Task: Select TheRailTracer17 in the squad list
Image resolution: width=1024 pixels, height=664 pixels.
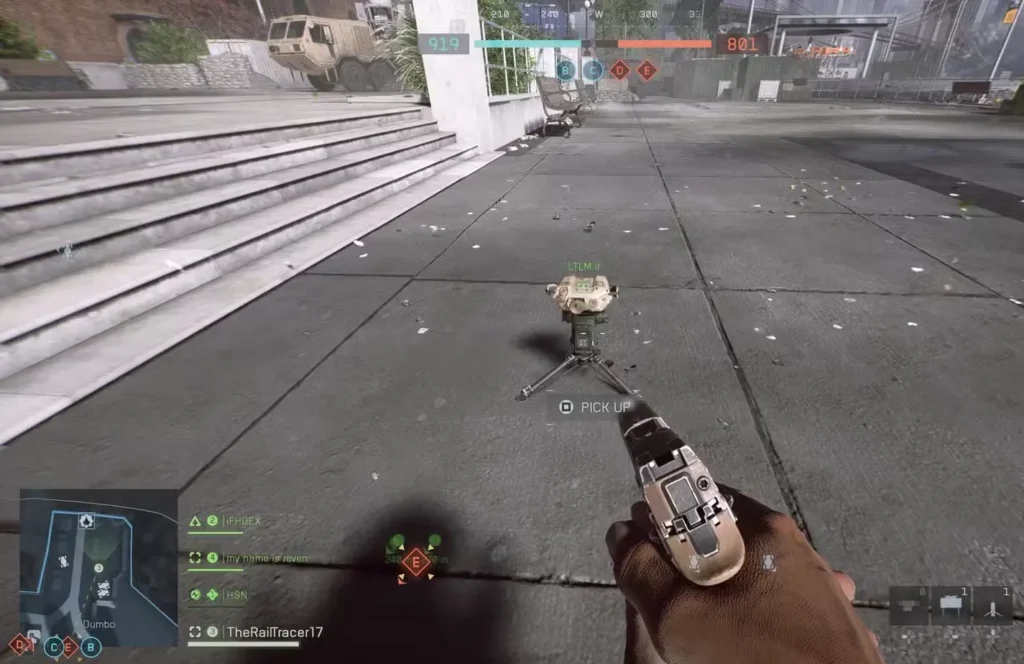Action: 273,632
